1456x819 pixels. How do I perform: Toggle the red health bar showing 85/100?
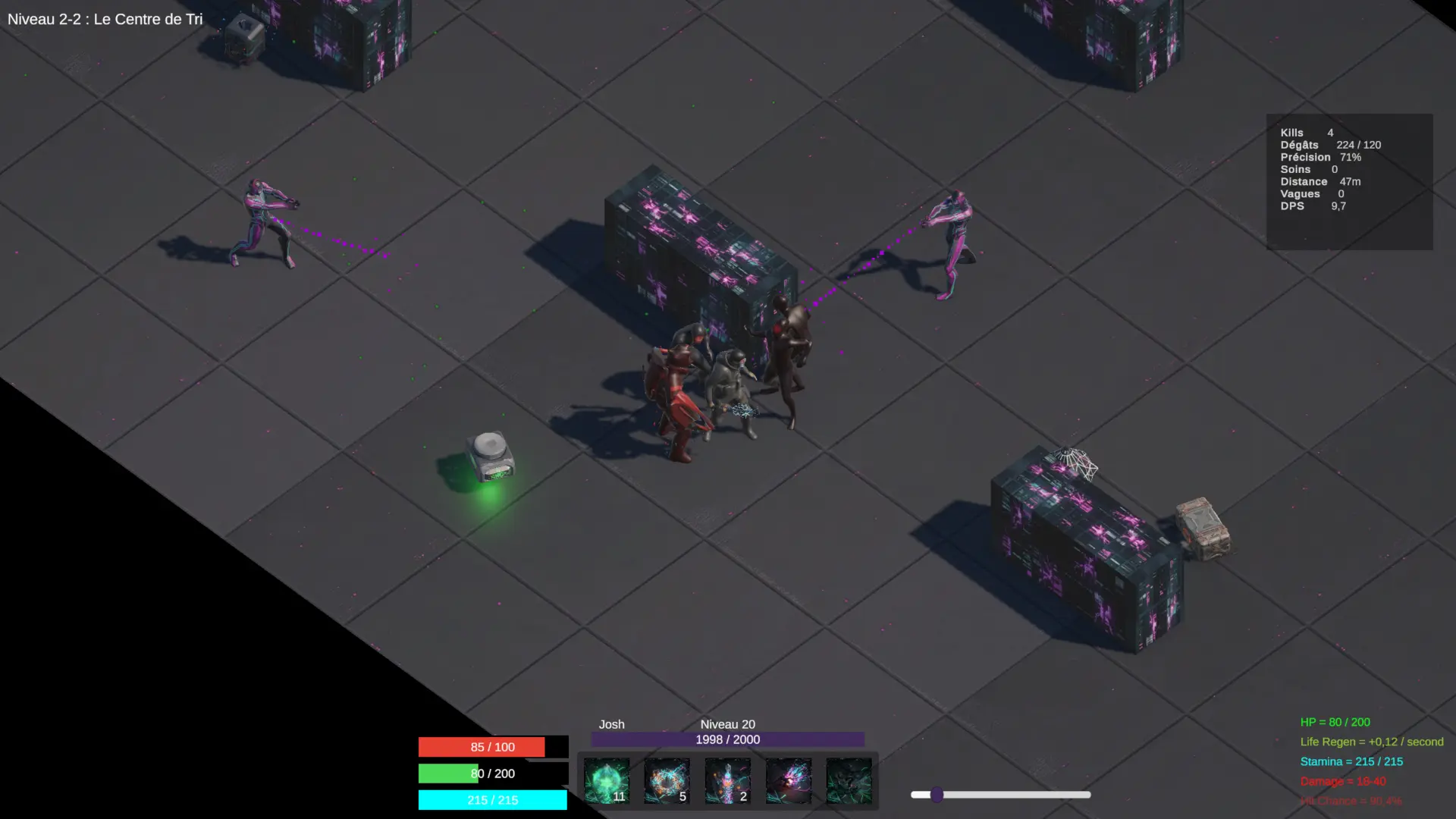492,747
